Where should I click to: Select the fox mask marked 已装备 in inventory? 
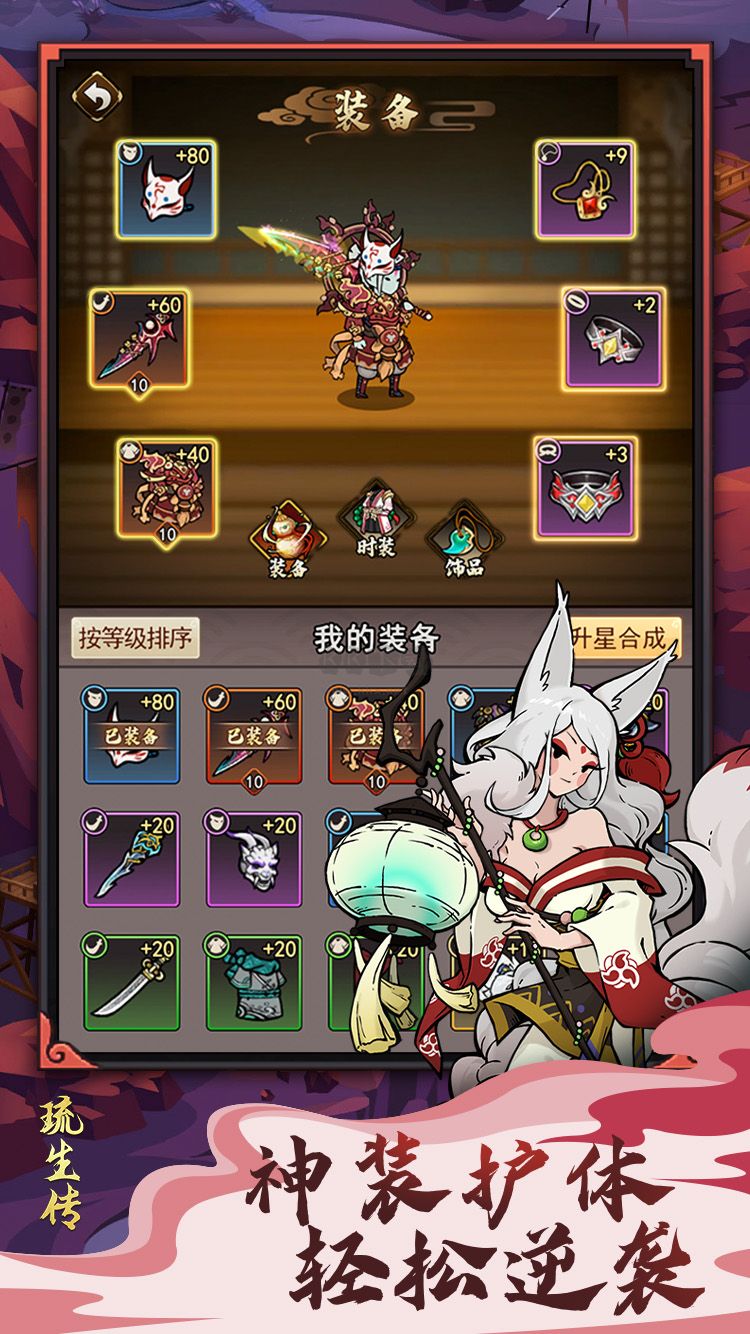pyautogui.click(x=132, y=734)
